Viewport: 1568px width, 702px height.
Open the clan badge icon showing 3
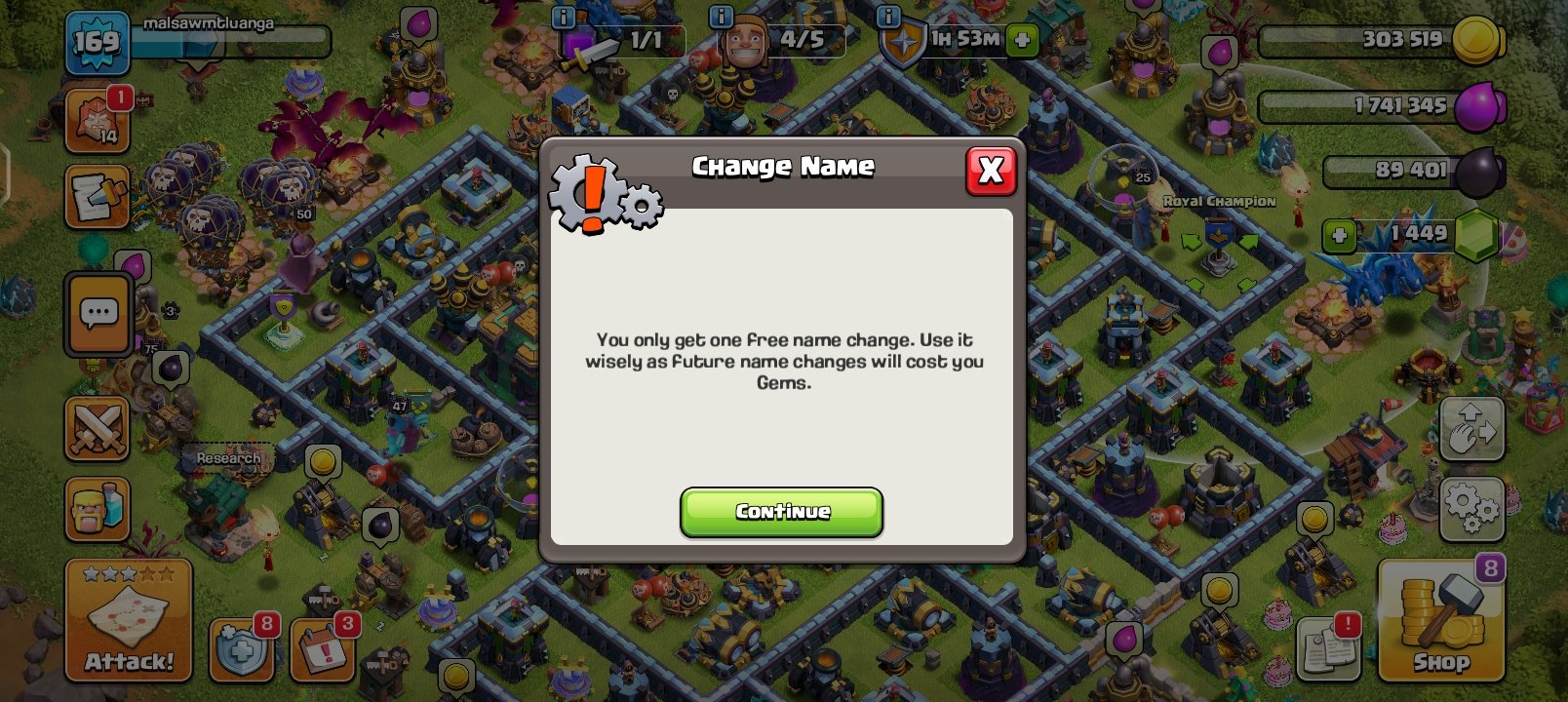tap(324, 647)
